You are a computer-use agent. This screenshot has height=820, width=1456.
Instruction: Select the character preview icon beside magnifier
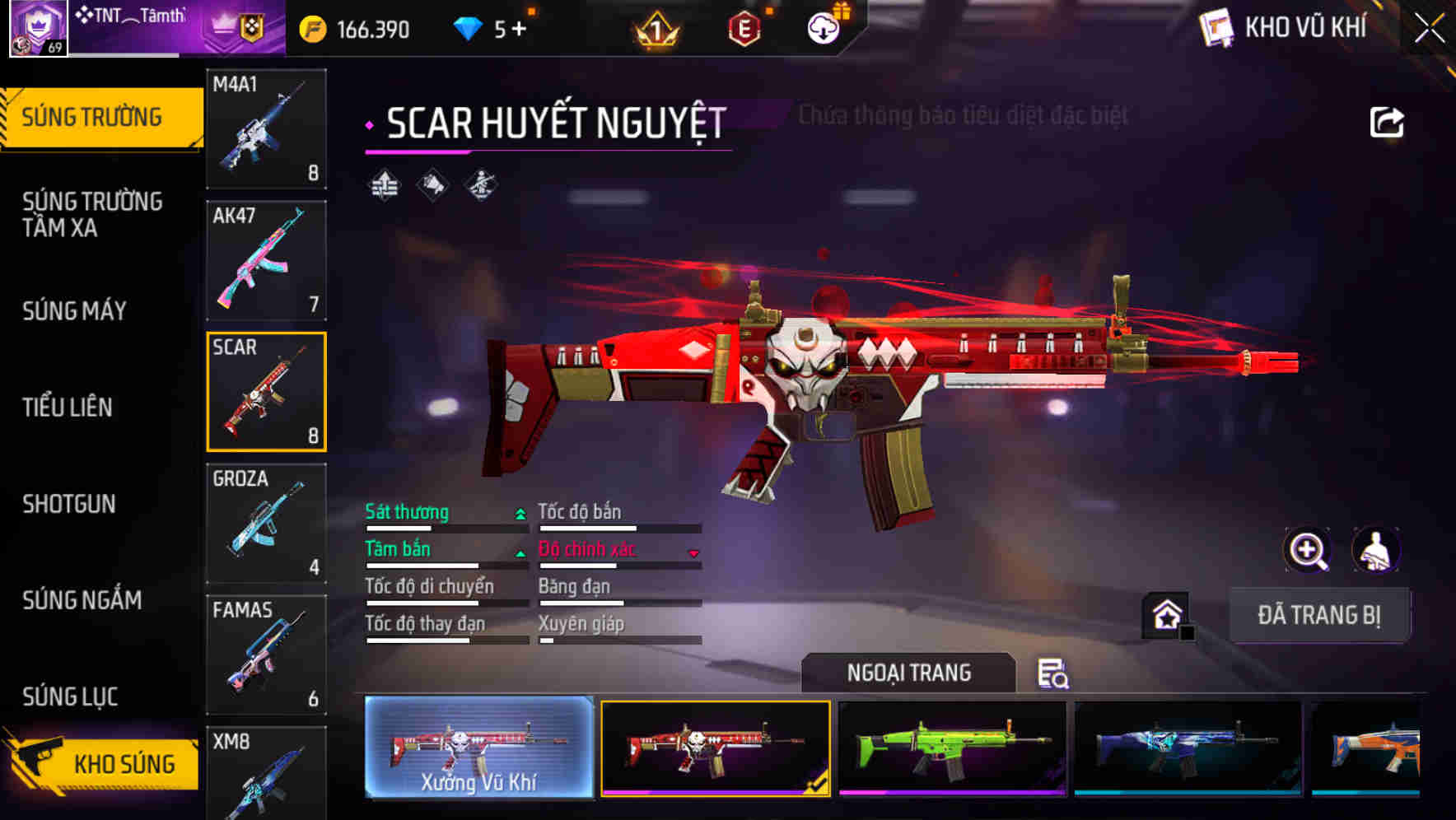1374,550
